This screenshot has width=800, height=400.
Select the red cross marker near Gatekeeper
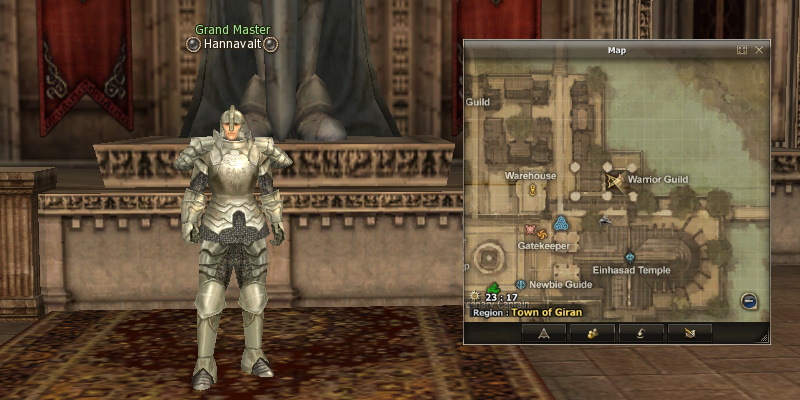[x=531, y=228]
